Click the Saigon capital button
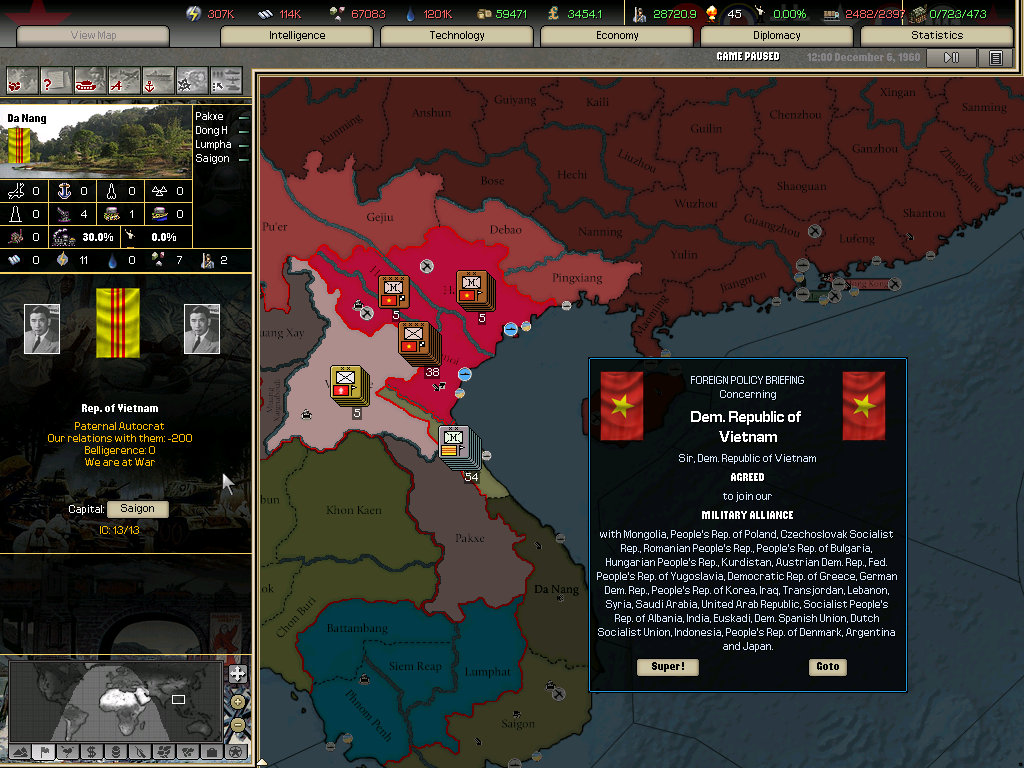 point(138,509)
